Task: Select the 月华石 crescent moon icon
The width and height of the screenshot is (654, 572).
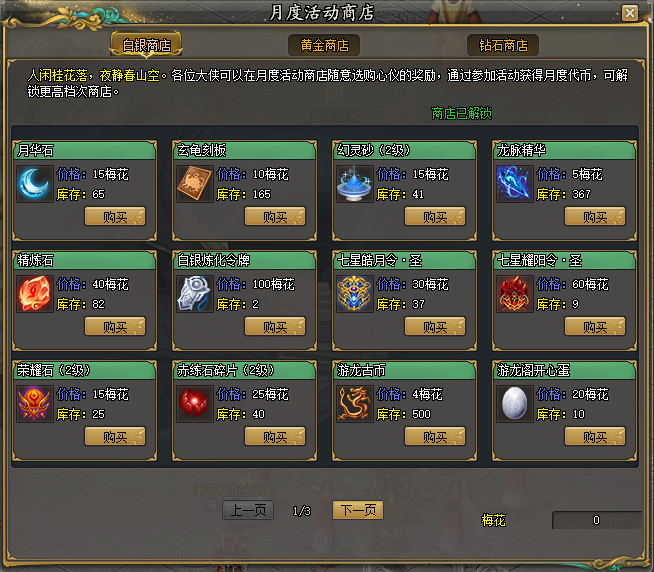Action: pos(35,184)
